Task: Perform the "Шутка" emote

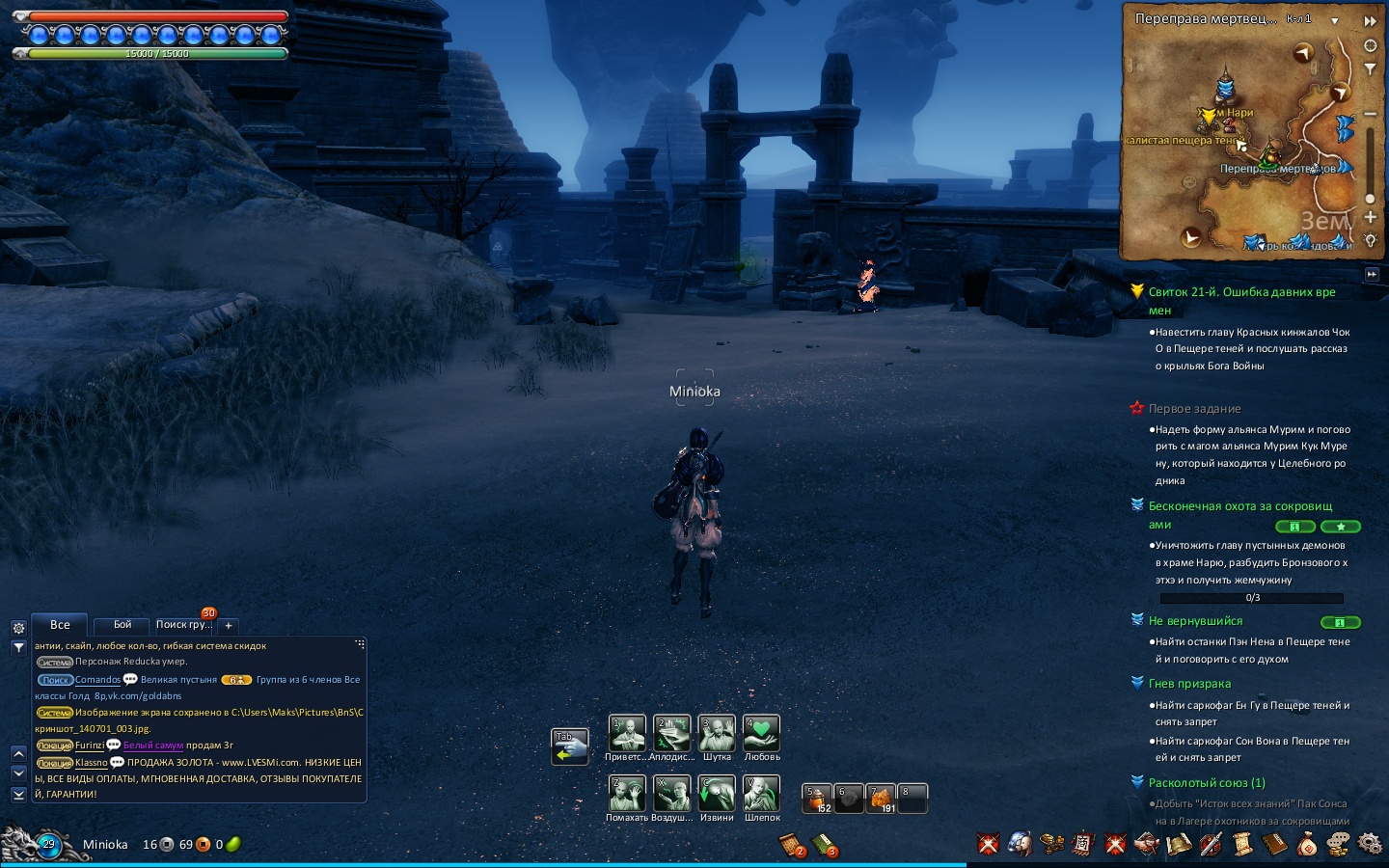Action: [x=717, y=734]
